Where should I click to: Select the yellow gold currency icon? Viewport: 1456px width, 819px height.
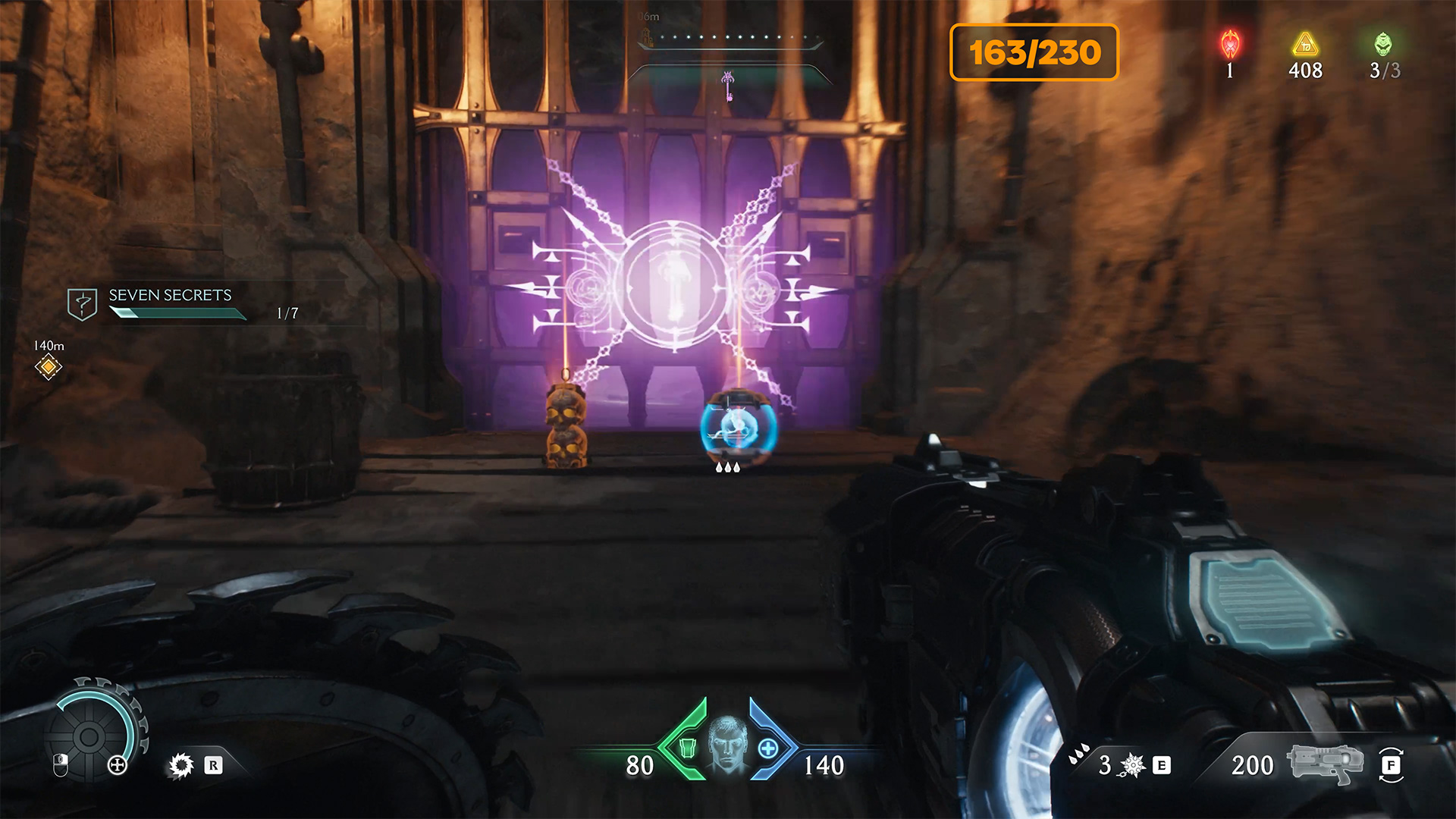click(x=1305, y=45)
